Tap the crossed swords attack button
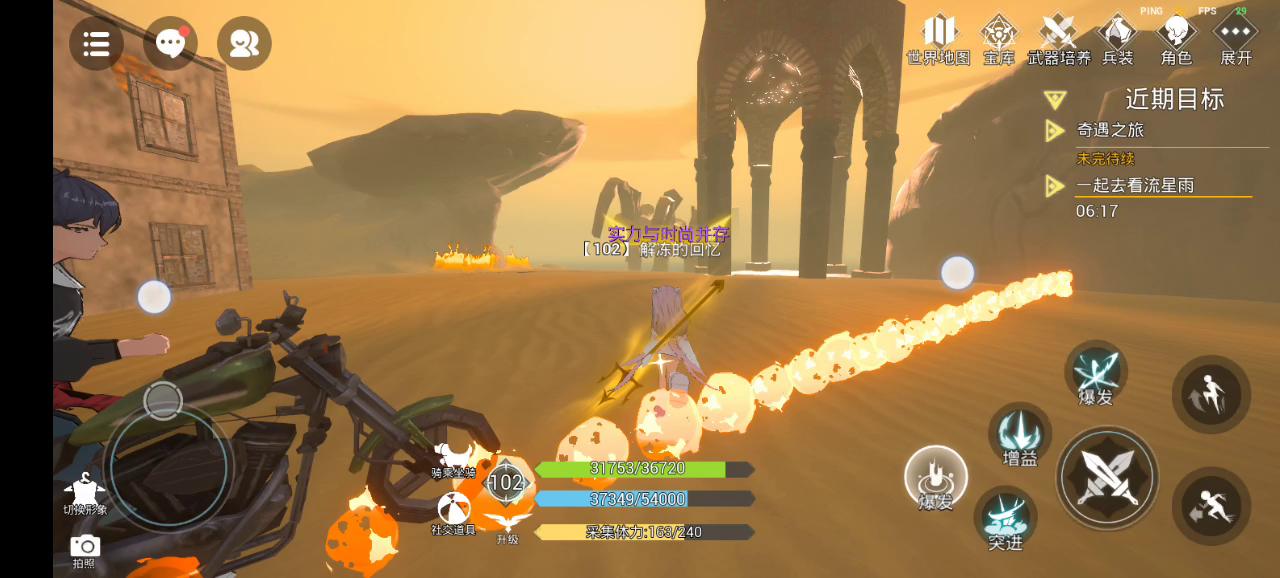 coord(1107,478)
